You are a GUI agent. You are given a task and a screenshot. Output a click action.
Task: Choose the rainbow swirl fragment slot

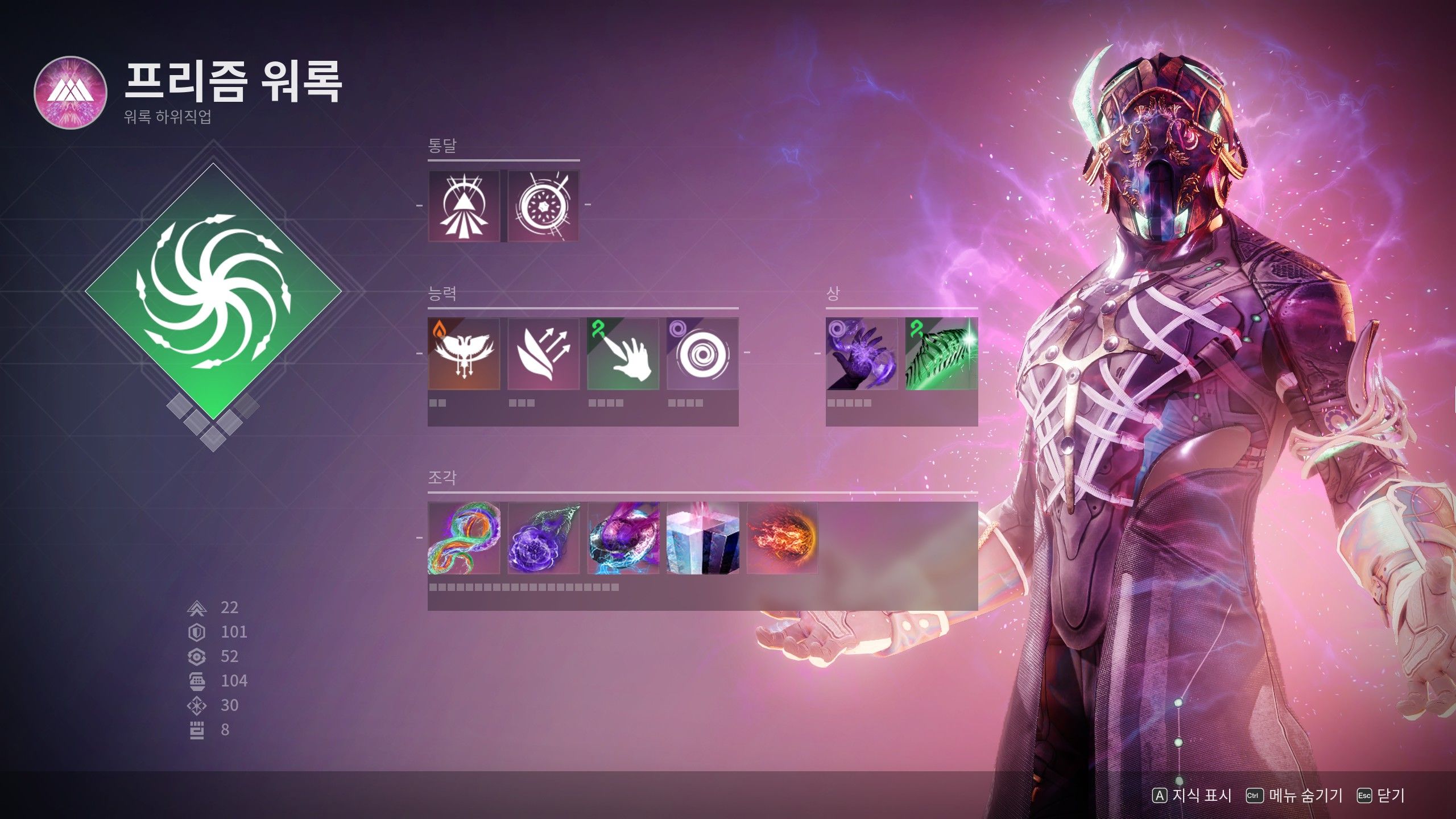[x=464, y=538]
